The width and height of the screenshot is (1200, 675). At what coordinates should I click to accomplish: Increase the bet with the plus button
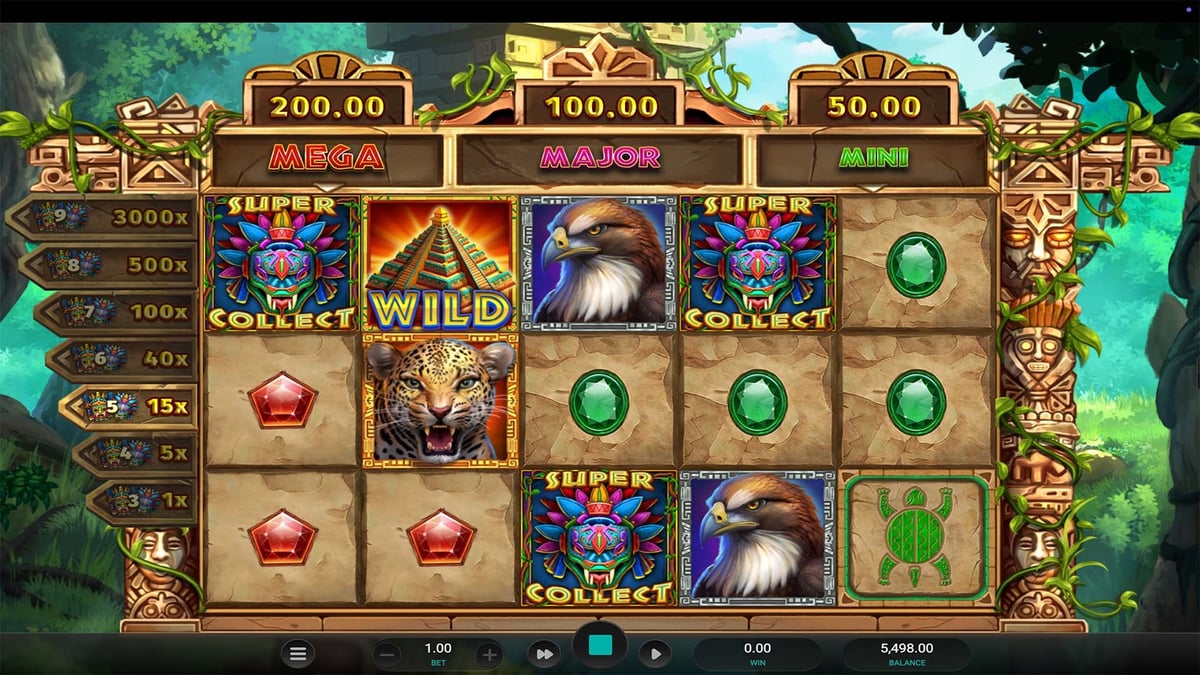tap(489, 655)
